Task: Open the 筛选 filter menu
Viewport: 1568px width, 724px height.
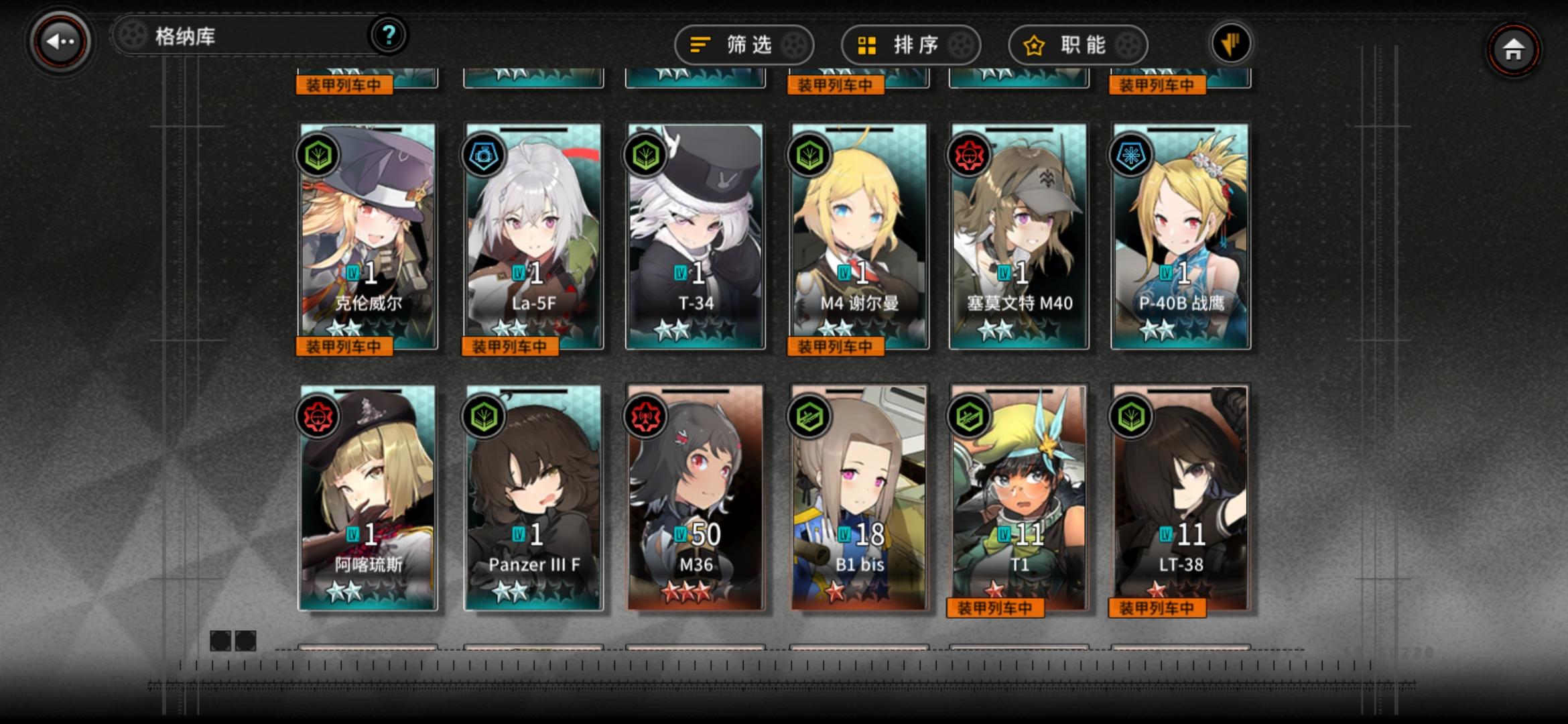Action: pyautogui.click(x=744, y=44)
